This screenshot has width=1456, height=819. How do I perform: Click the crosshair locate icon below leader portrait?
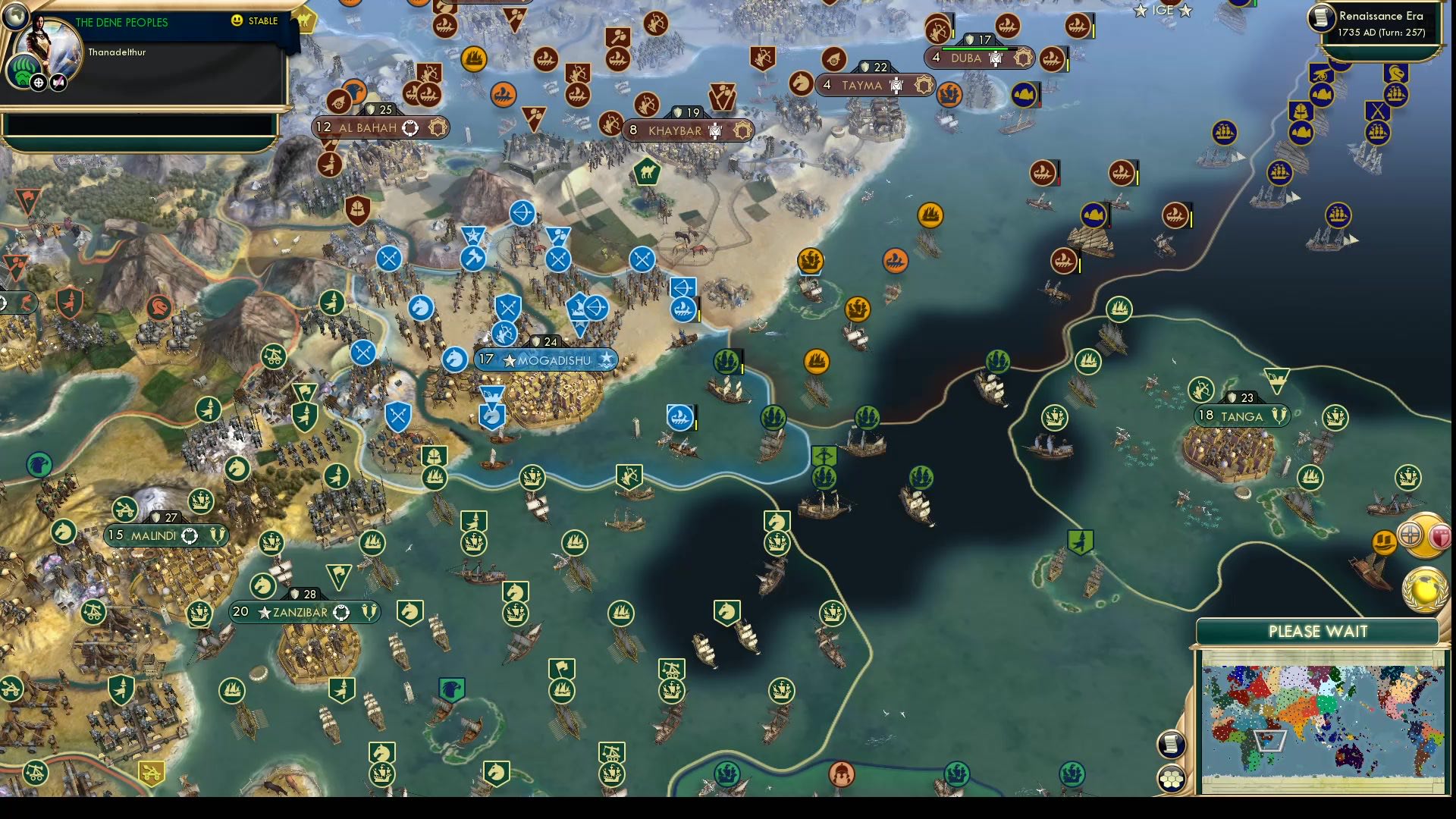40,83
